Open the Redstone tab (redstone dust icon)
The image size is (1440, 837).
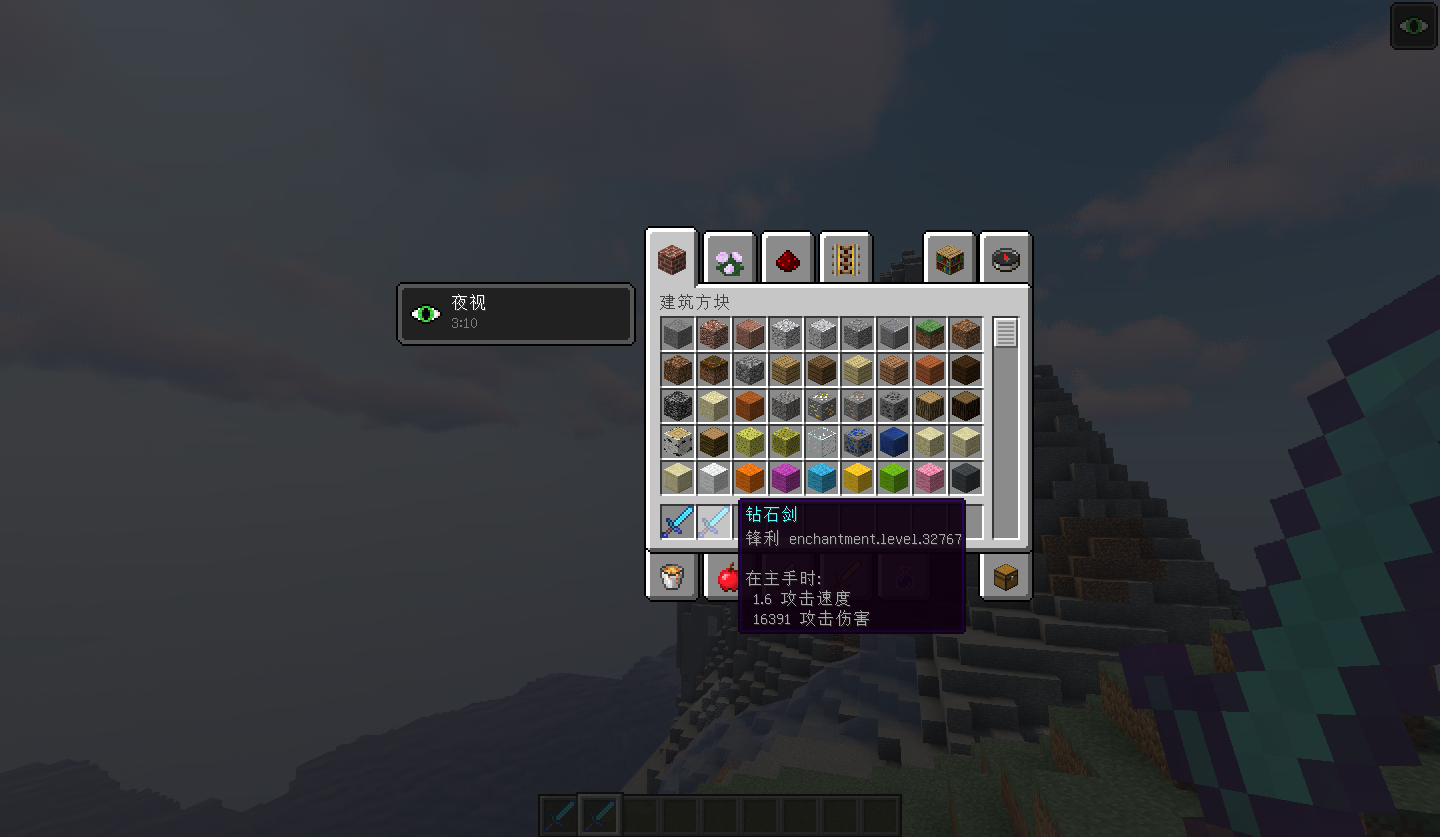[x=788, y=258]
